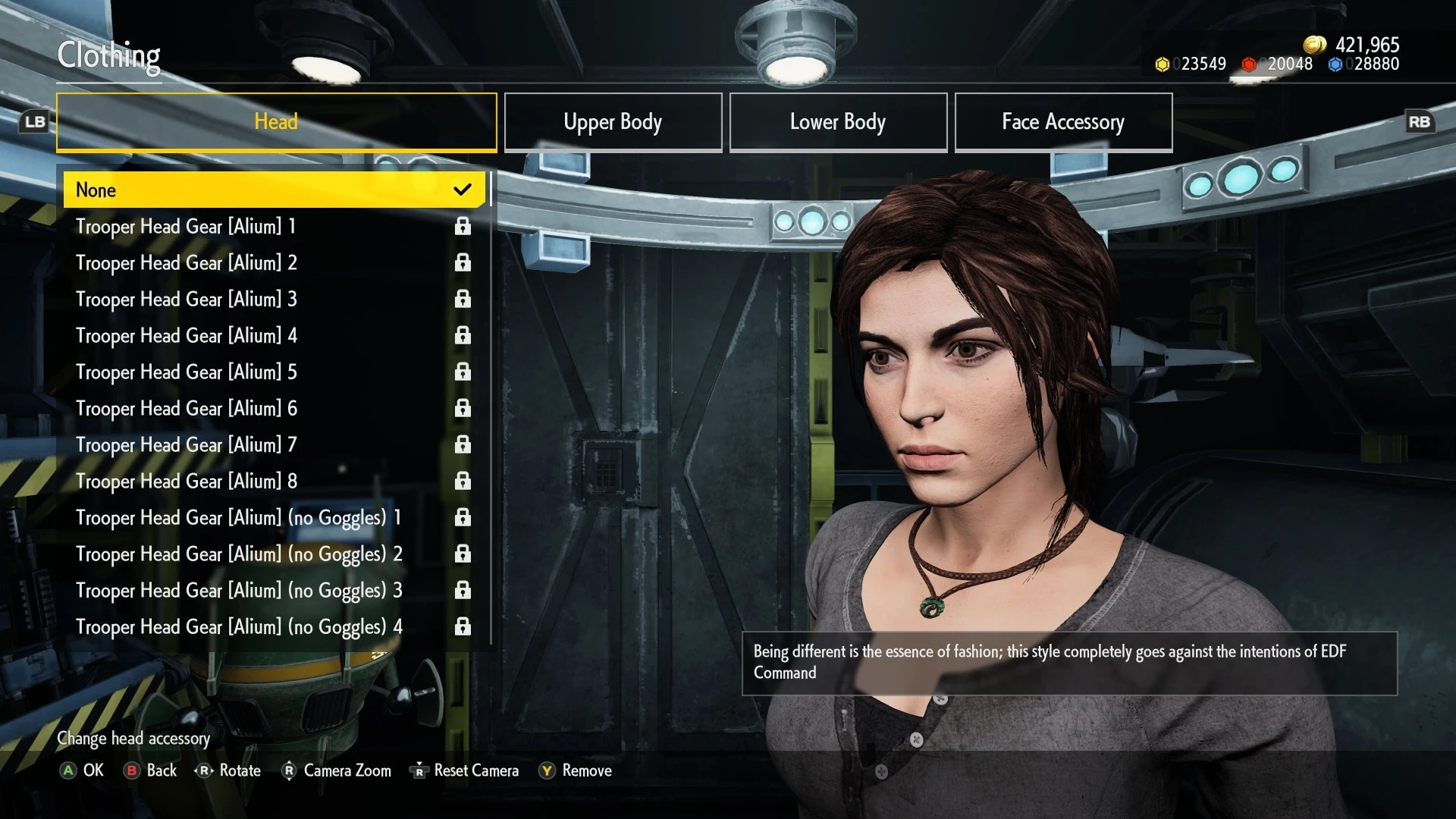
Task: Select Trooper Head Gear [Alium] 4
Action: pos(273,335)
